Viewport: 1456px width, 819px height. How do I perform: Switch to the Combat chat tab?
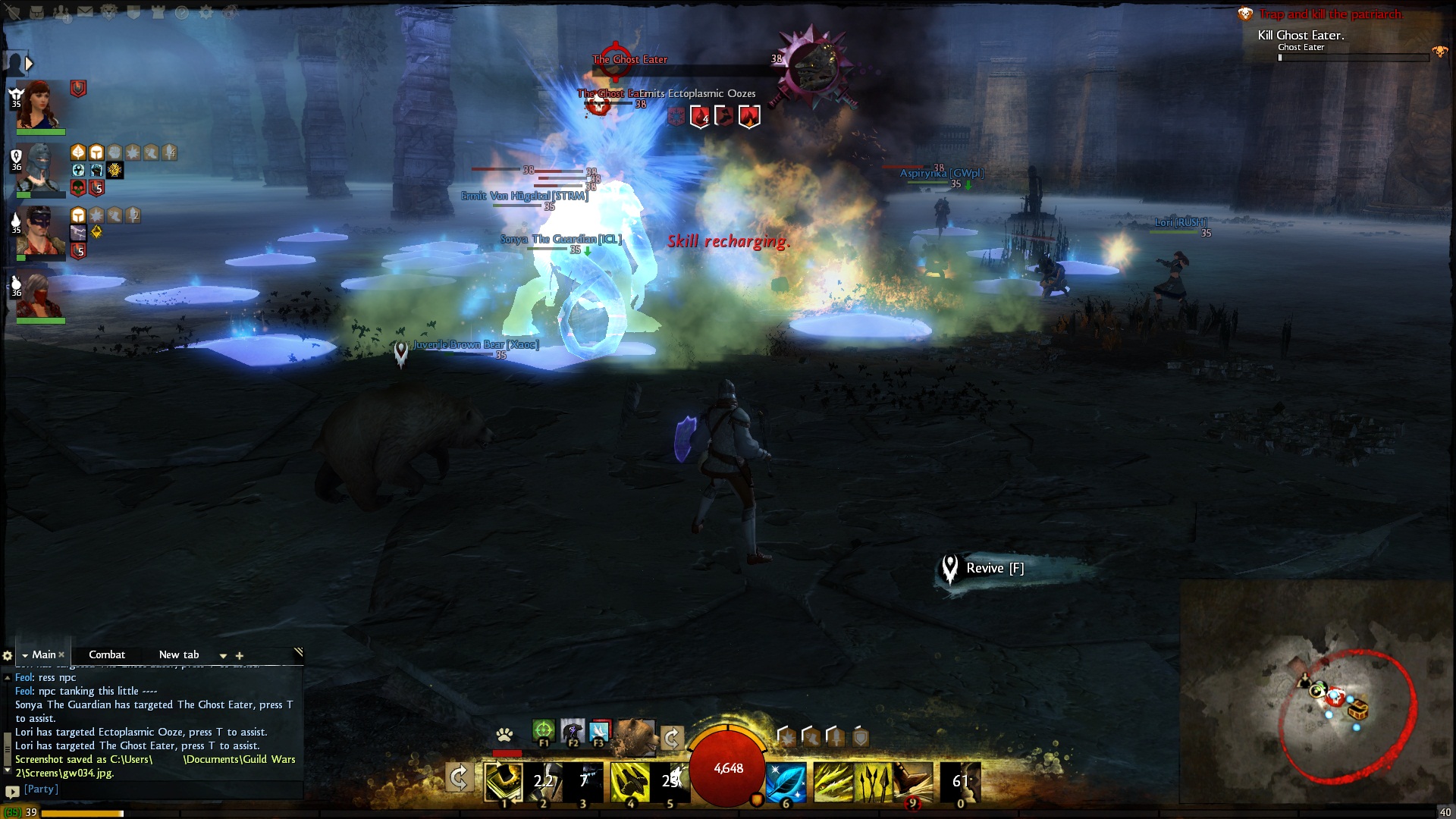[106, 654]
